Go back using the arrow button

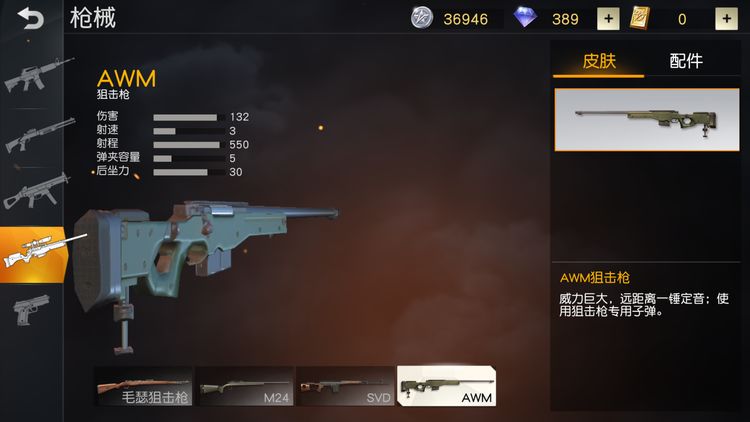click(31, 18)
